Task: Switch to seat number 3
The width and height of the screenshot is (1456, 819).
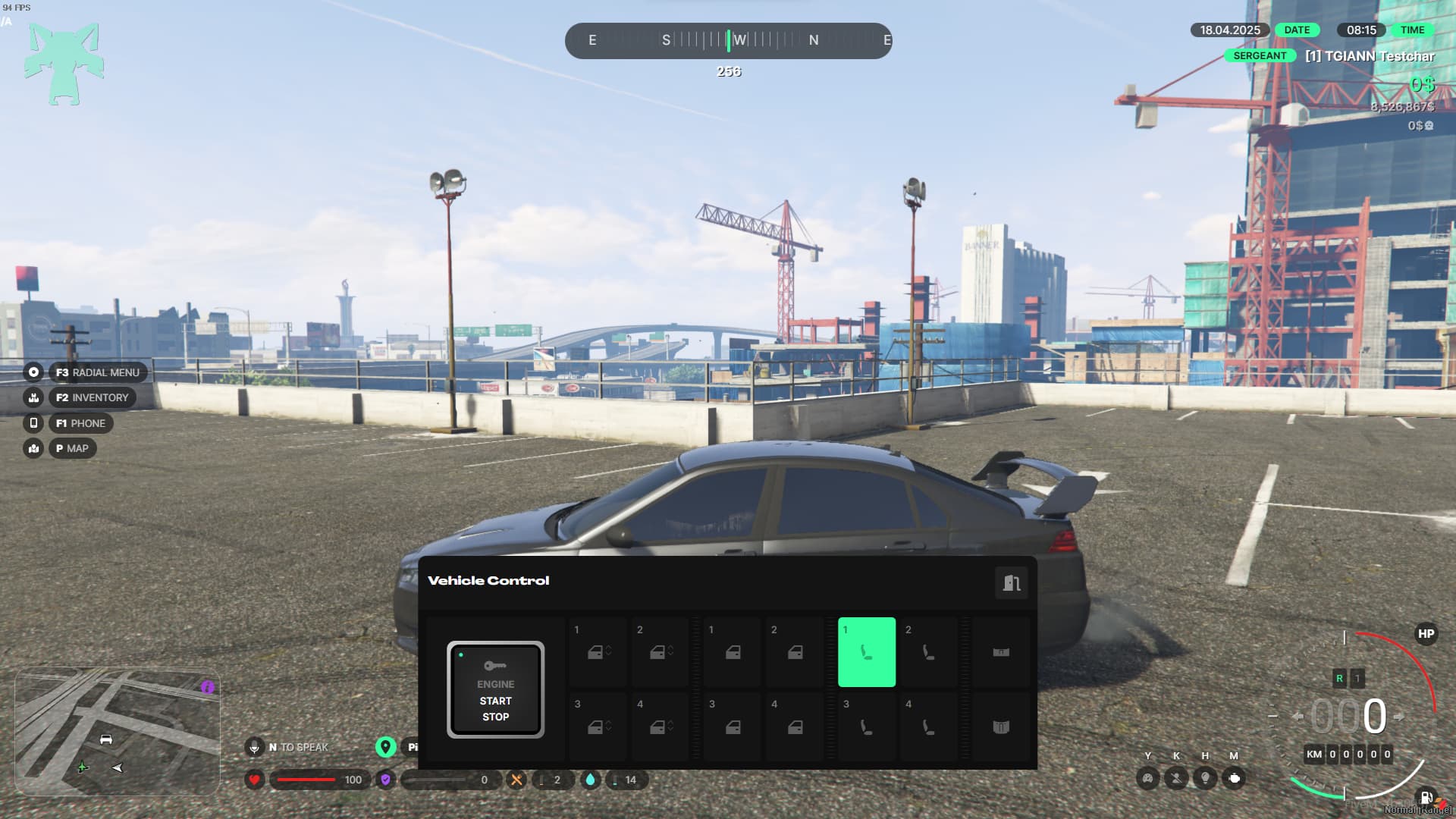Action: [x=867, y=726]
